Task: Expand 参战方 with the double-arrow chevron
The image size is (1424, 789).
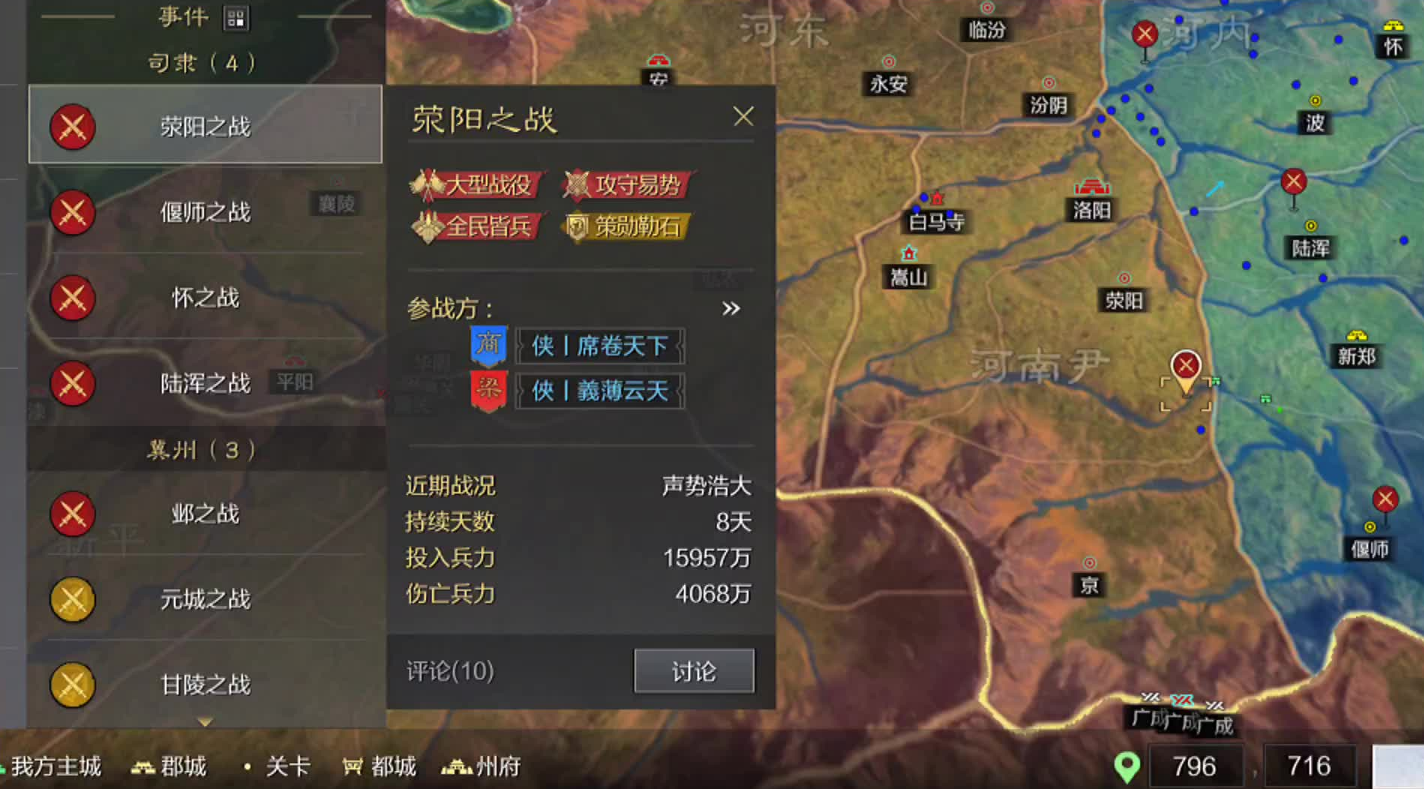Action: click(x=731, y=309)
